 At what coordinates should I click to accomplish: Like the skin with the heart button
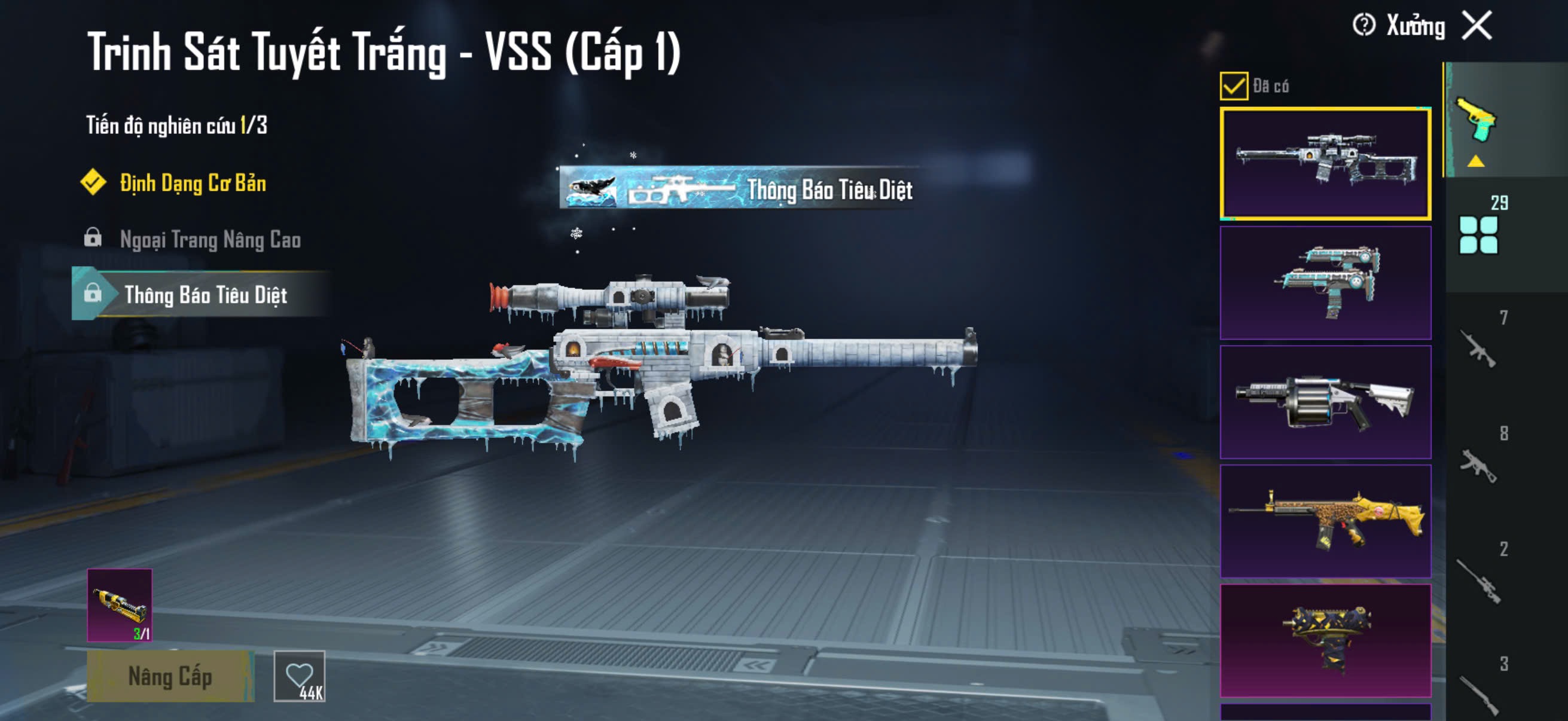pos(300,676)
